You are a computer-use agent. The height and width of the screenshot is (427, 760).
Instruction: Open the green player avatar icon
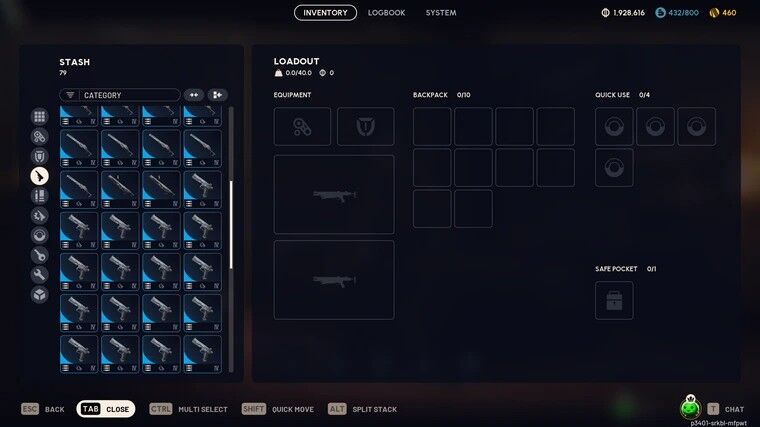[x=689, y=408]
